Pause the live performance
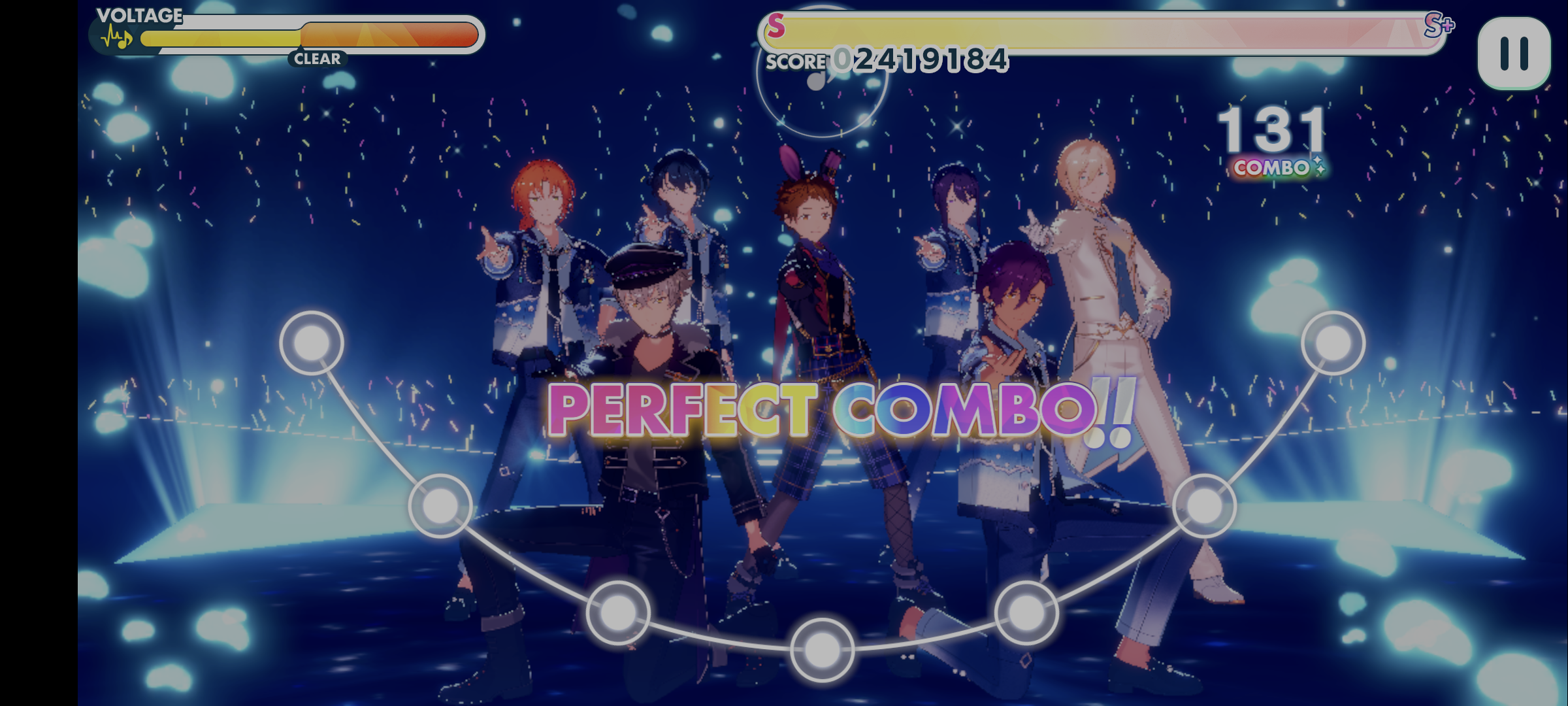 [x=1513, y=54]
